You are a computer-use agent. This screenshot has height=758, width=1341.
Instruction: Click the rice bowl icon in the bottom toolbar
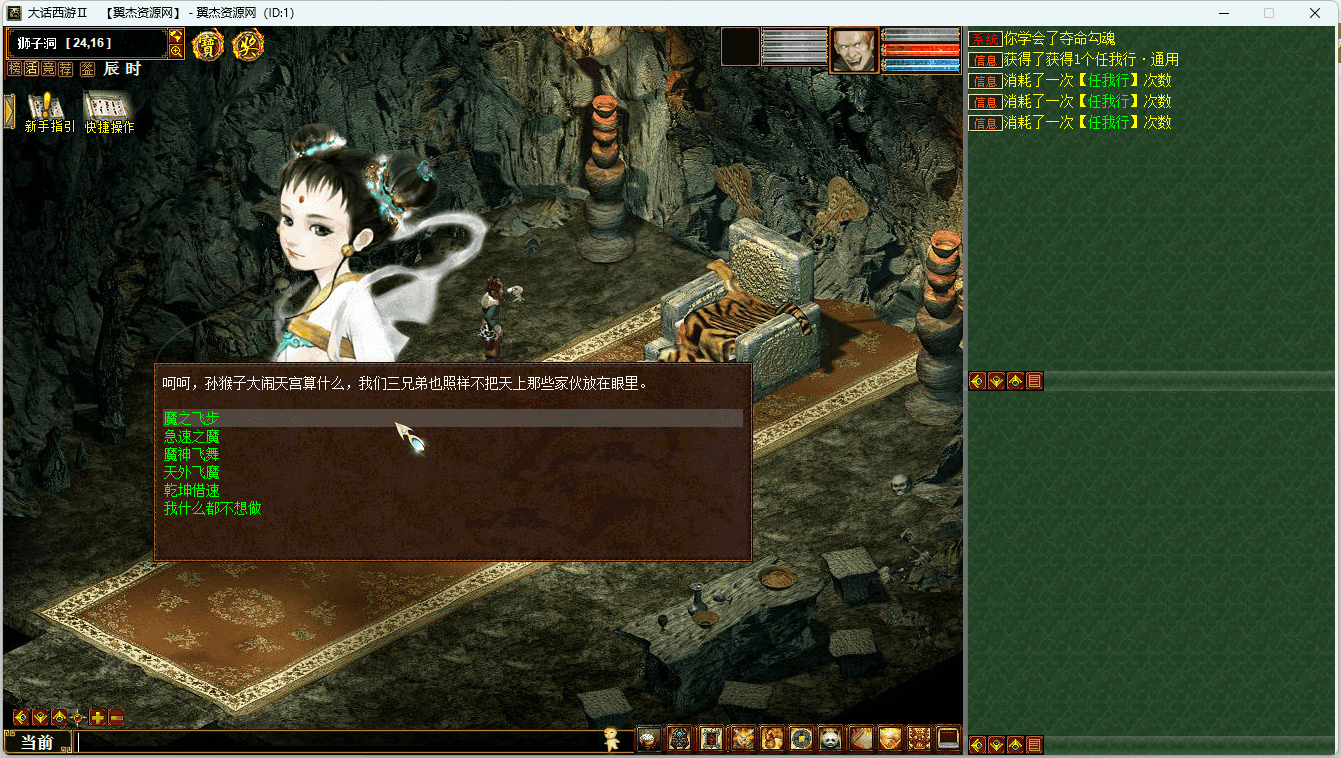pos(649,739)
